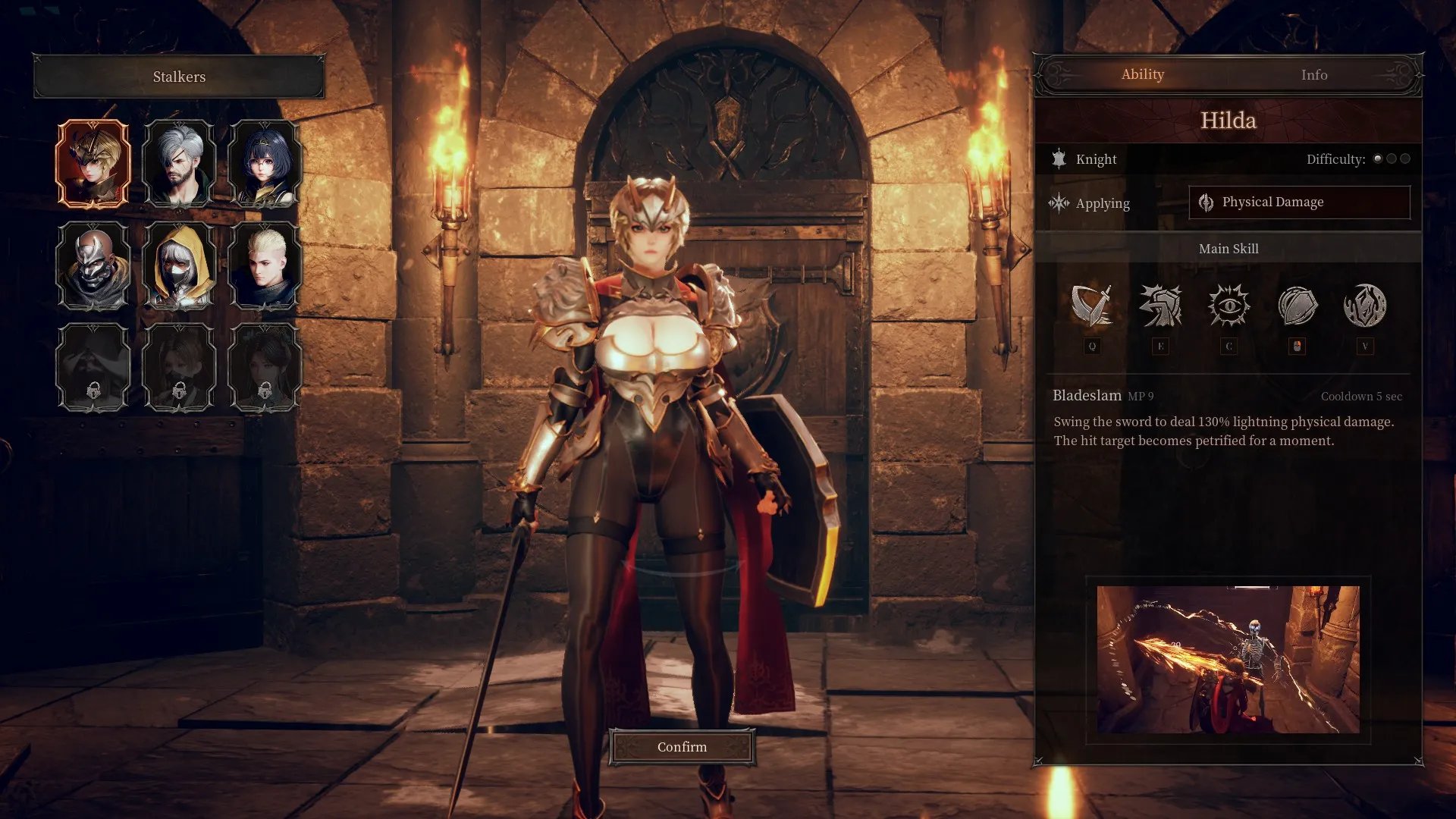1456x819 pixels.
Task: Select Hilda's golden-helmet portrait
Action: pos(93,163)
